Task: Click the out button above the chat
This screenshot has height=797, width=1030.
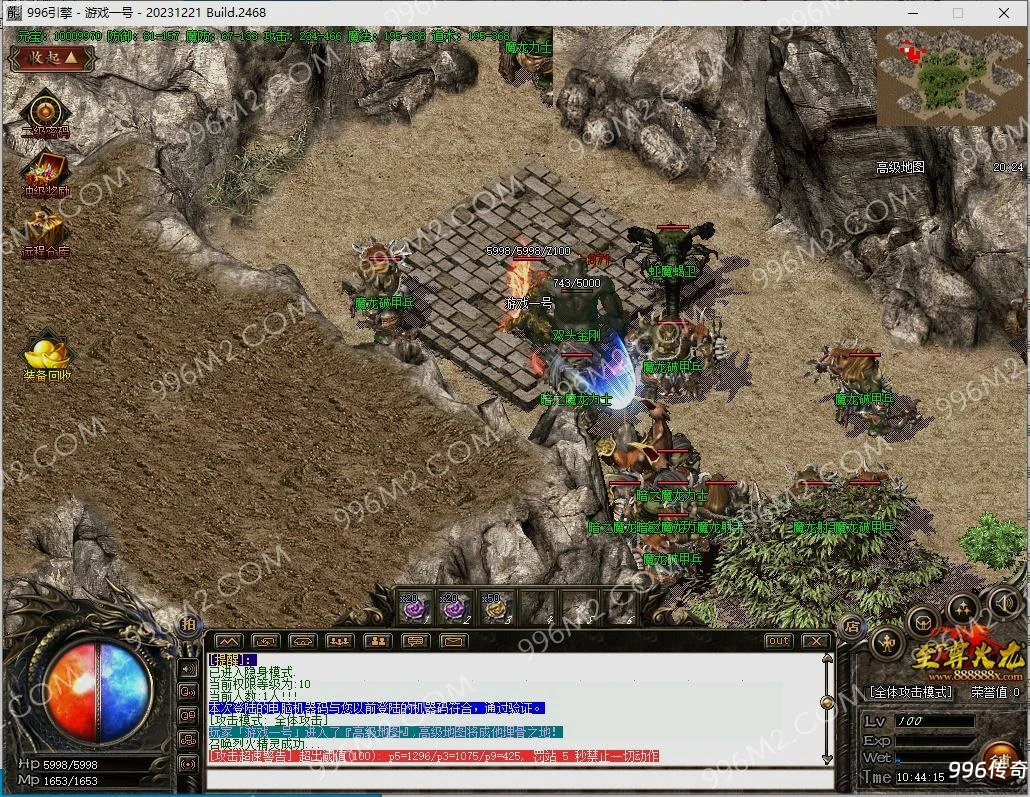Action: (778, 641)
